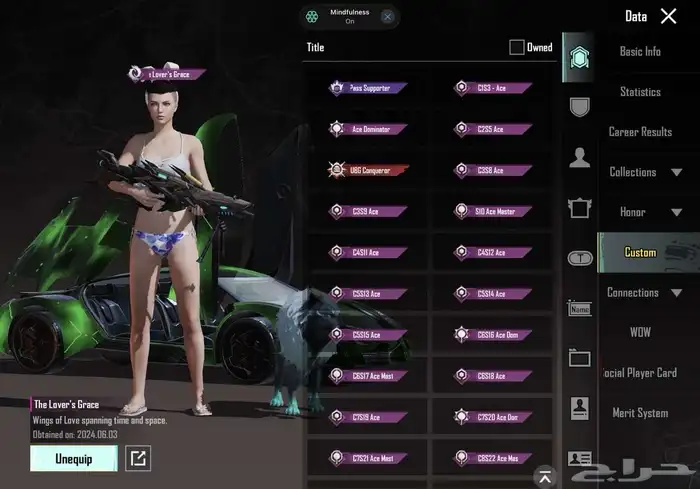700x489 pixels.
Task: Open the WOW section
Action: (x=640, y=333)
